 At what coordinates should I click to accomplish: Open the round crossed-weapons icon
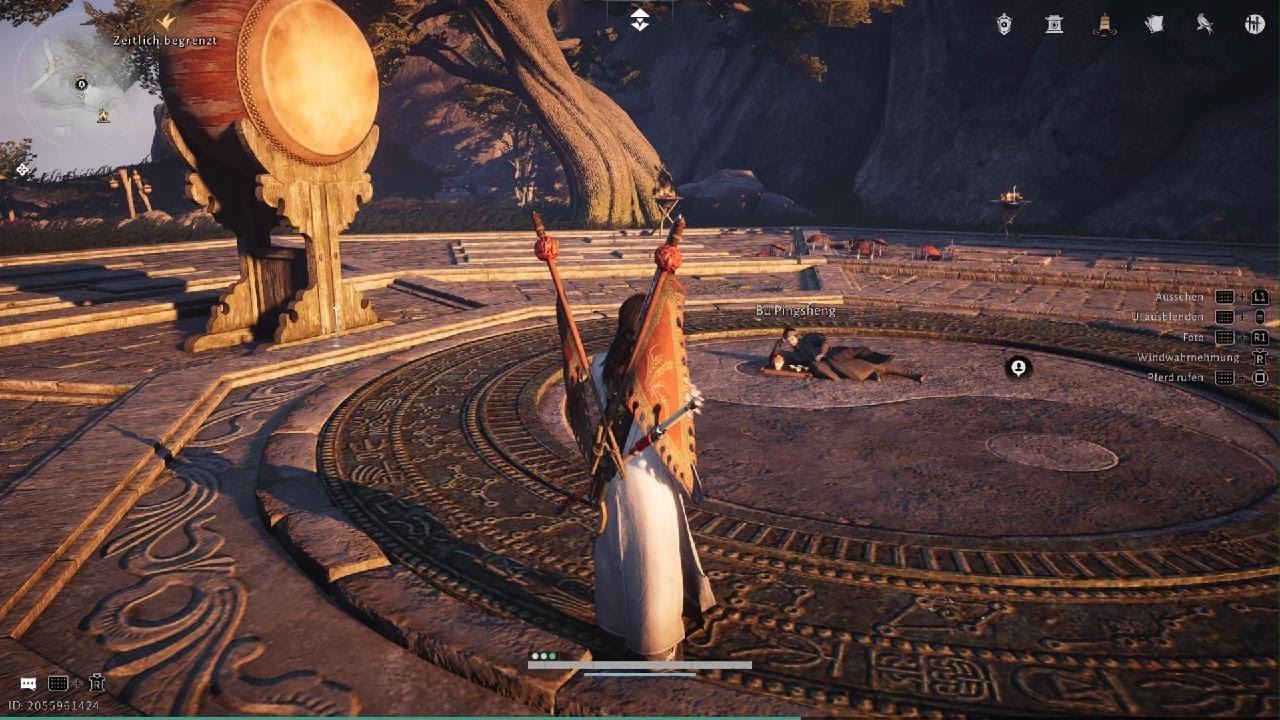pos(1255,24)
